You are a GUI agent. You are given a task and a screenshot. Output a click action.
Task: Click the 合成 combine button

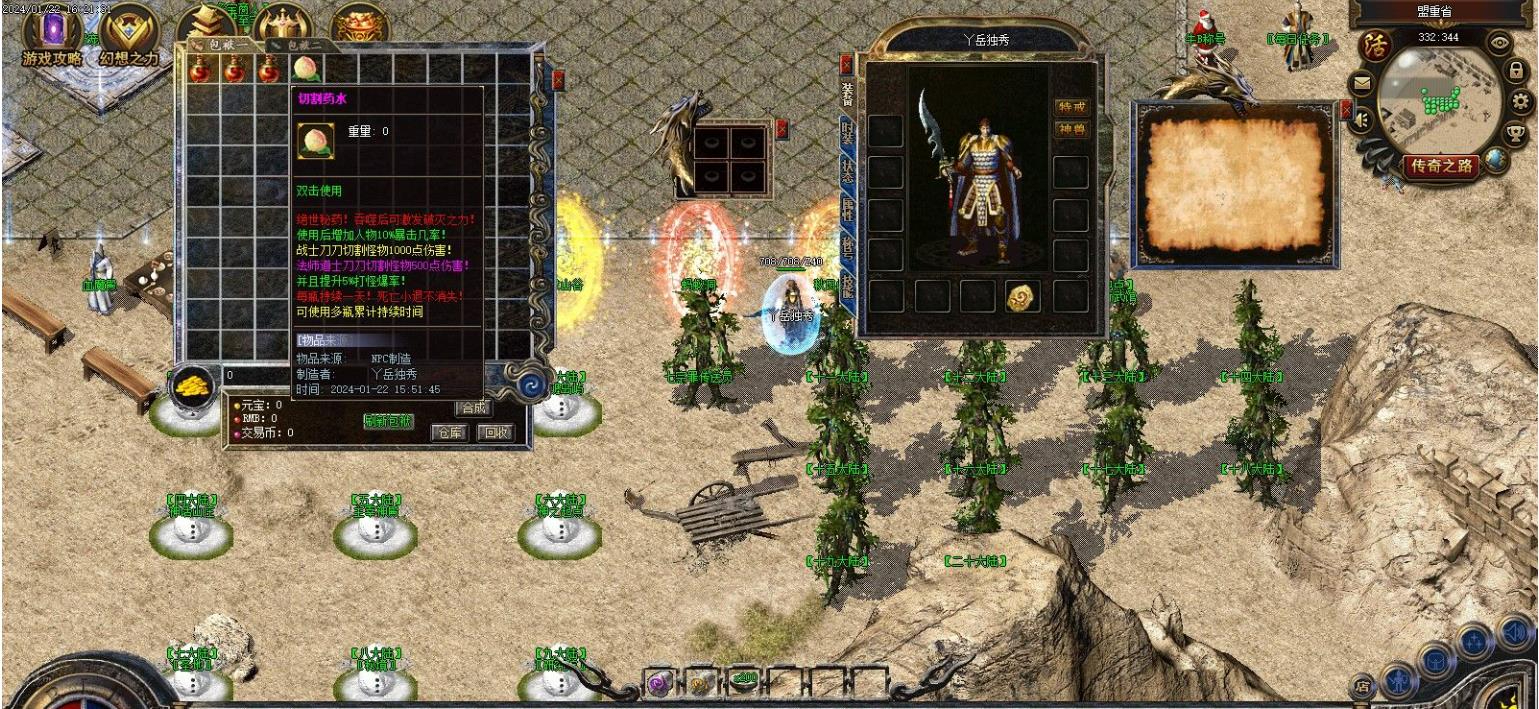pyautogui.click(x=474, y=408)
